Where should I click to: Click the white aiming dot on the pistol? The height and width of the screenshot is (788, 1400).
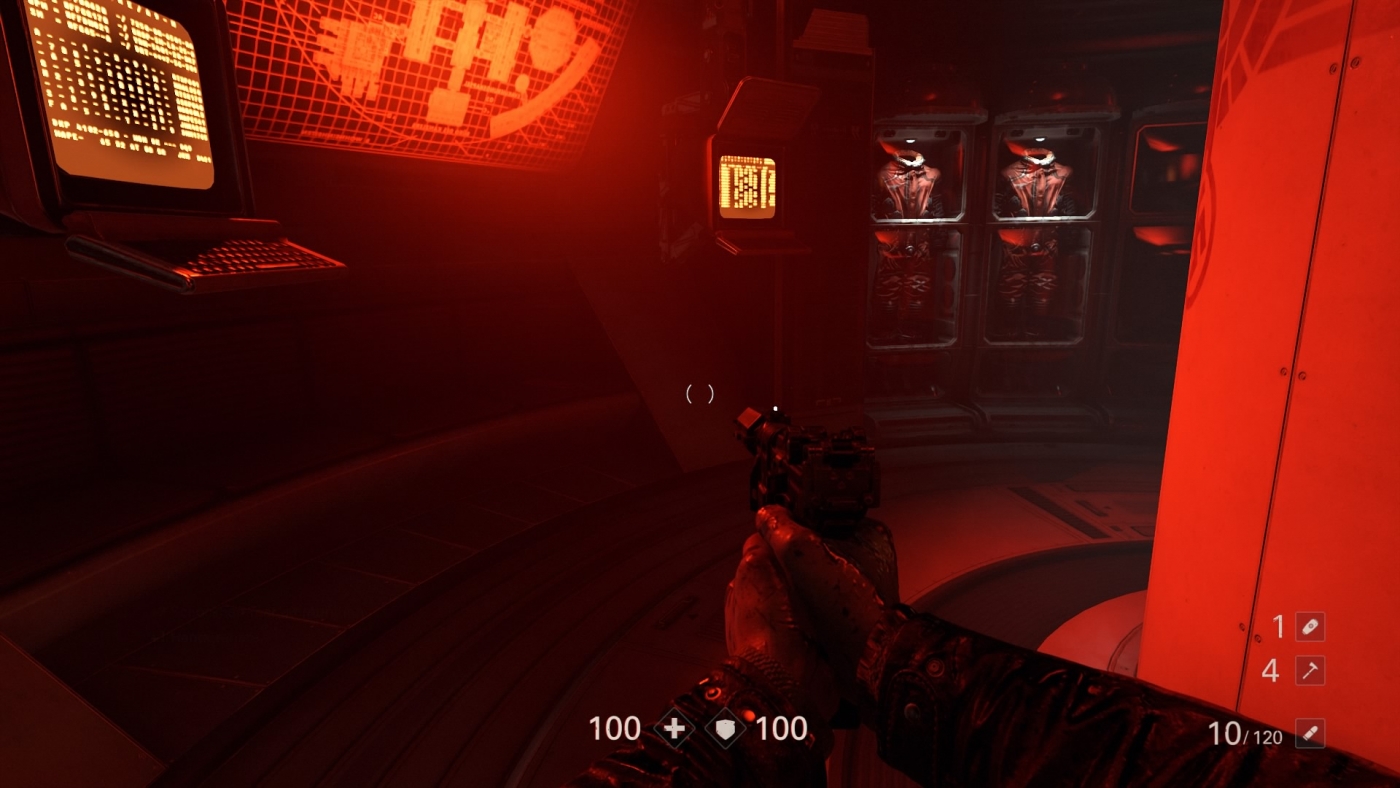775,407
